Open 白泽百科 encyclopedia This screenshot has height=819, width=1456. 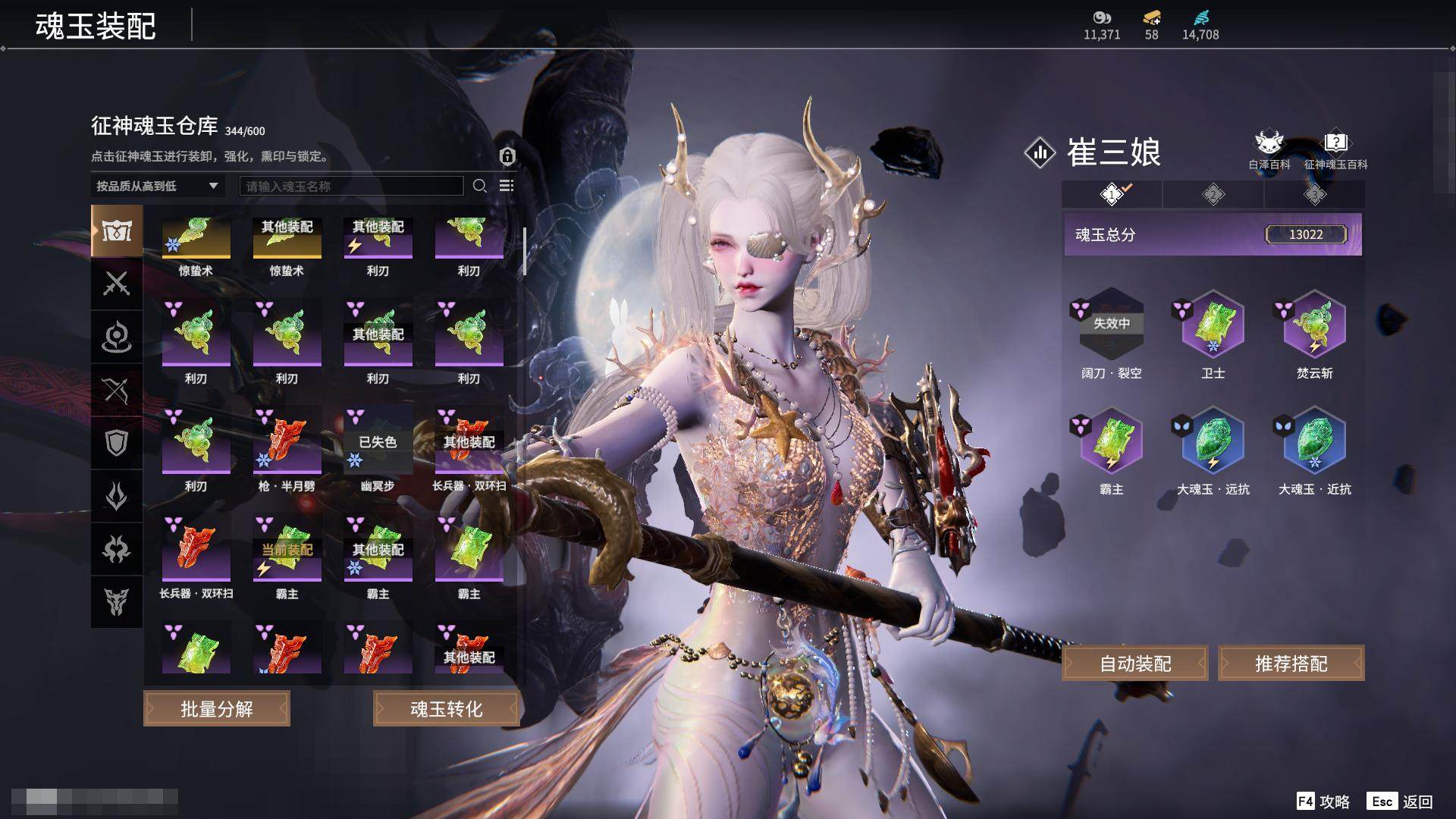coord(1269,149)
